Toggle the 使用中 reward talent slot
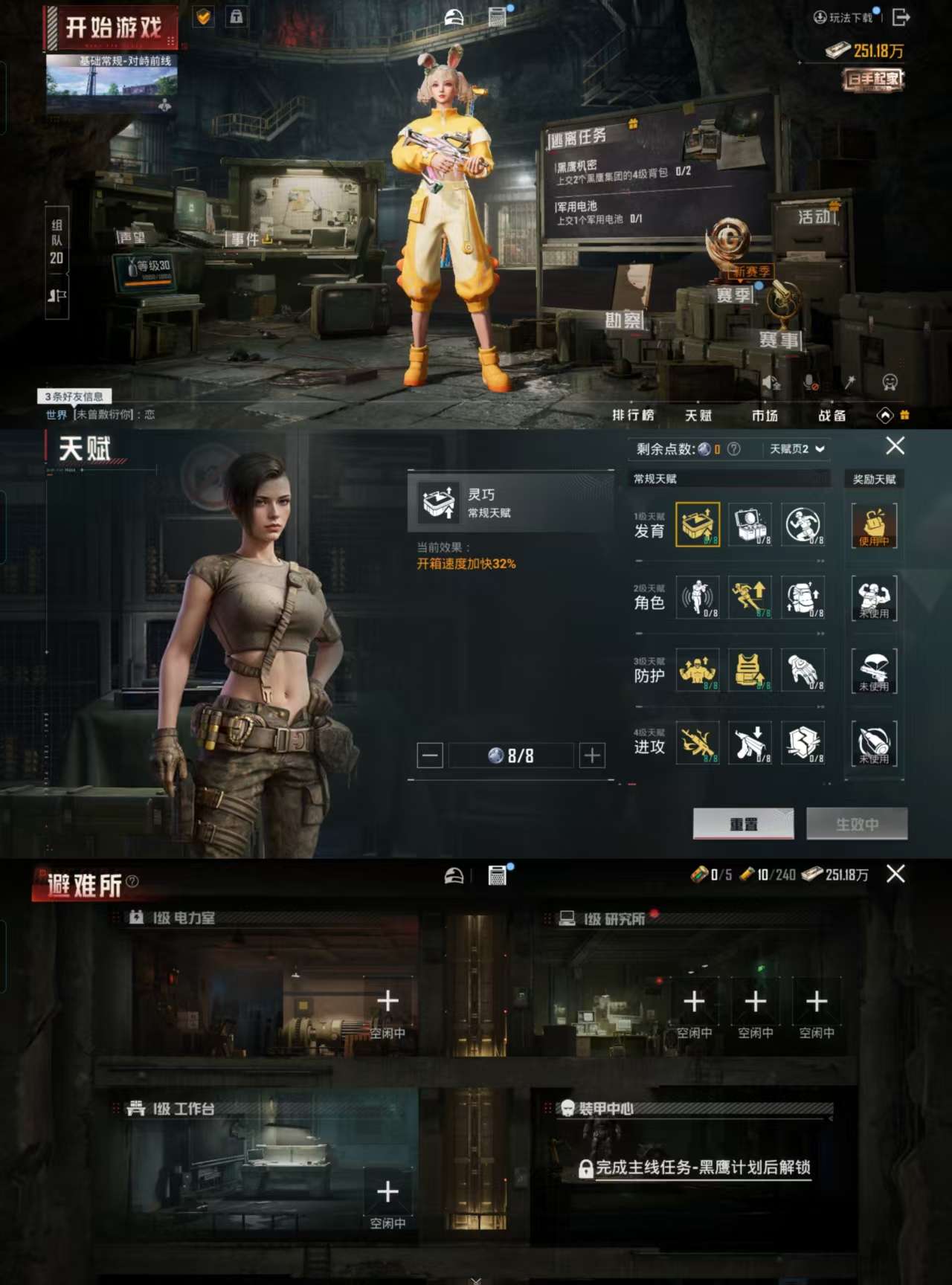Viewport: 952px width, 1285px height. 875,524
